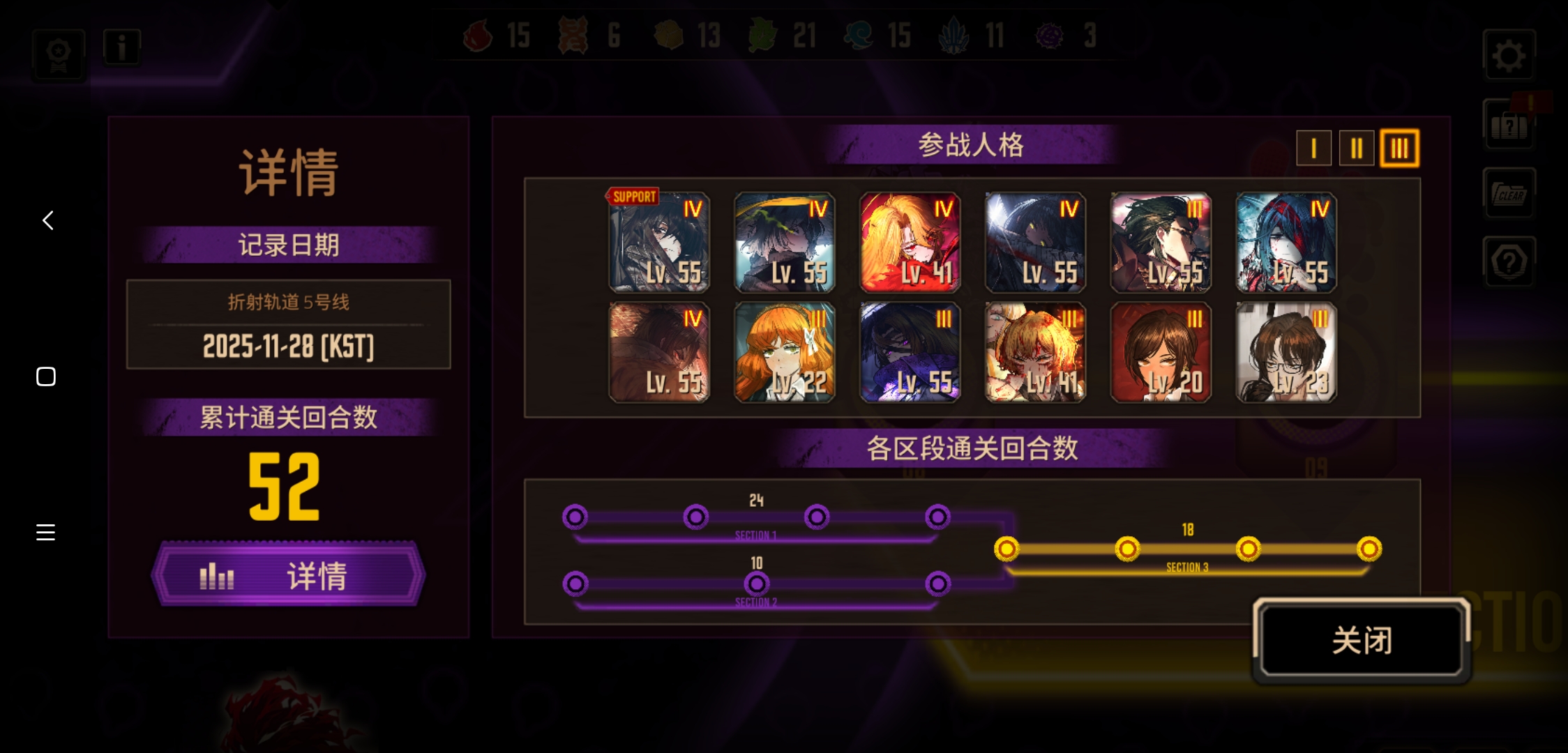1568x753 pixels.
Task: Click the purple Envy resource icon
Action: tap(1050, 33)
